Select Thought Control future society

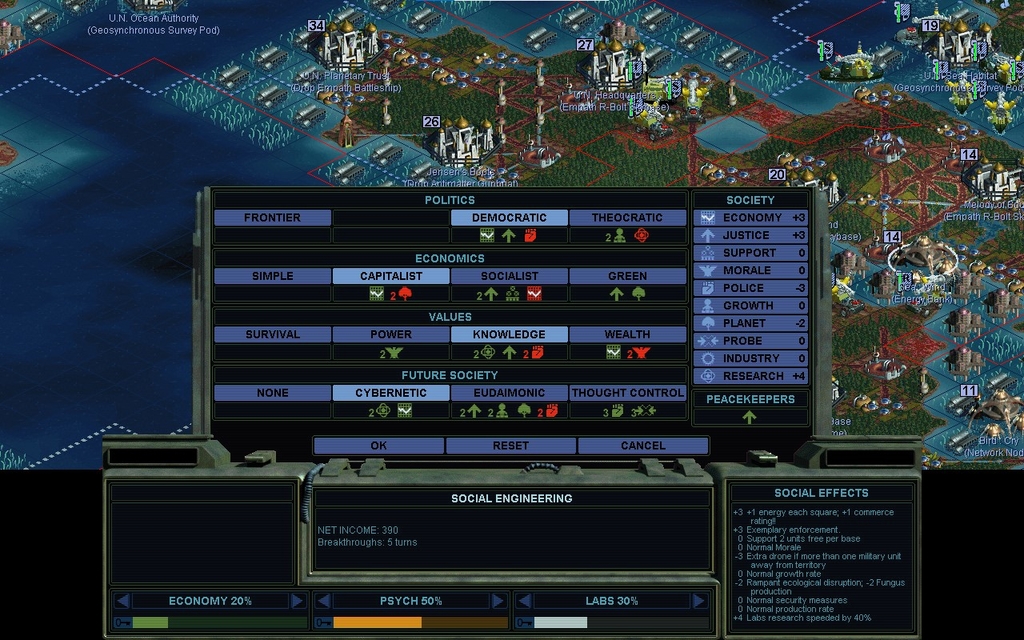(x=627, y=393)
